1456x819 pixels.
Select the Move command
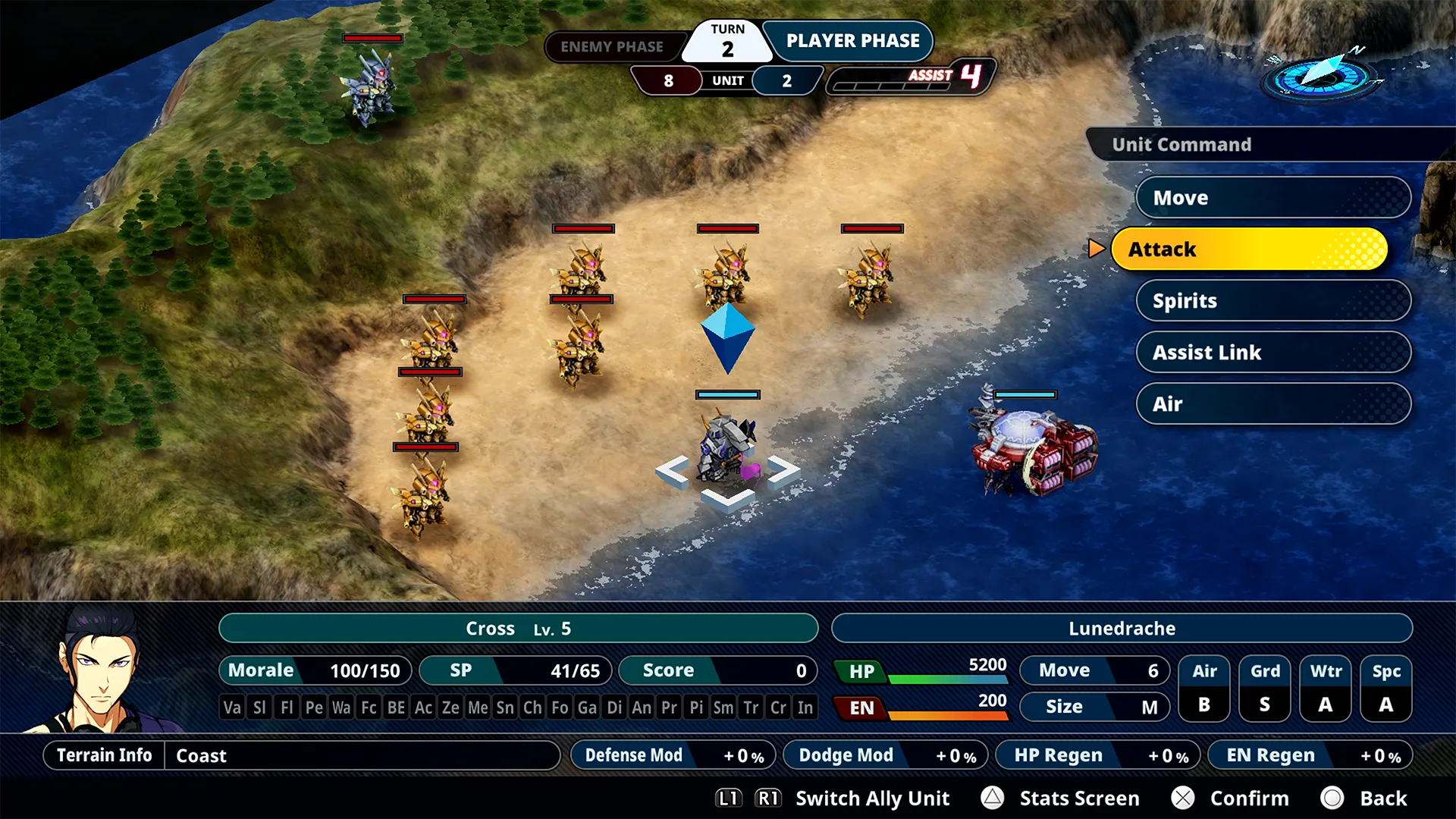click(1272, 198)
